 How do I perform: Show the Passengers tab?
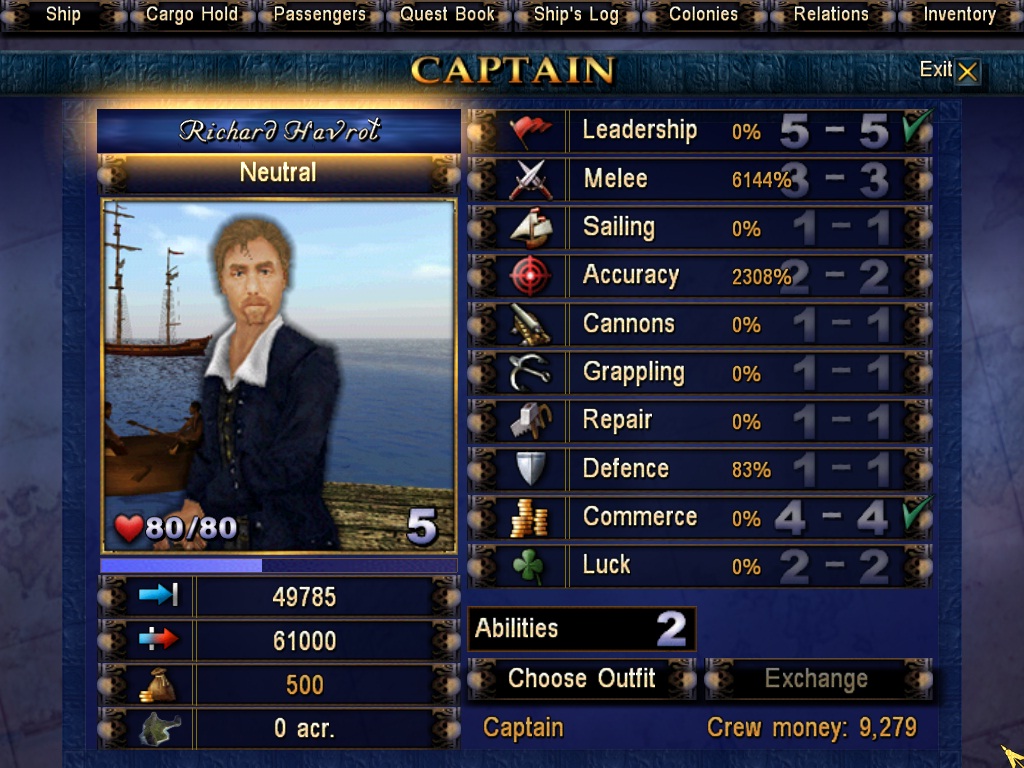click(x=320, y=15)
